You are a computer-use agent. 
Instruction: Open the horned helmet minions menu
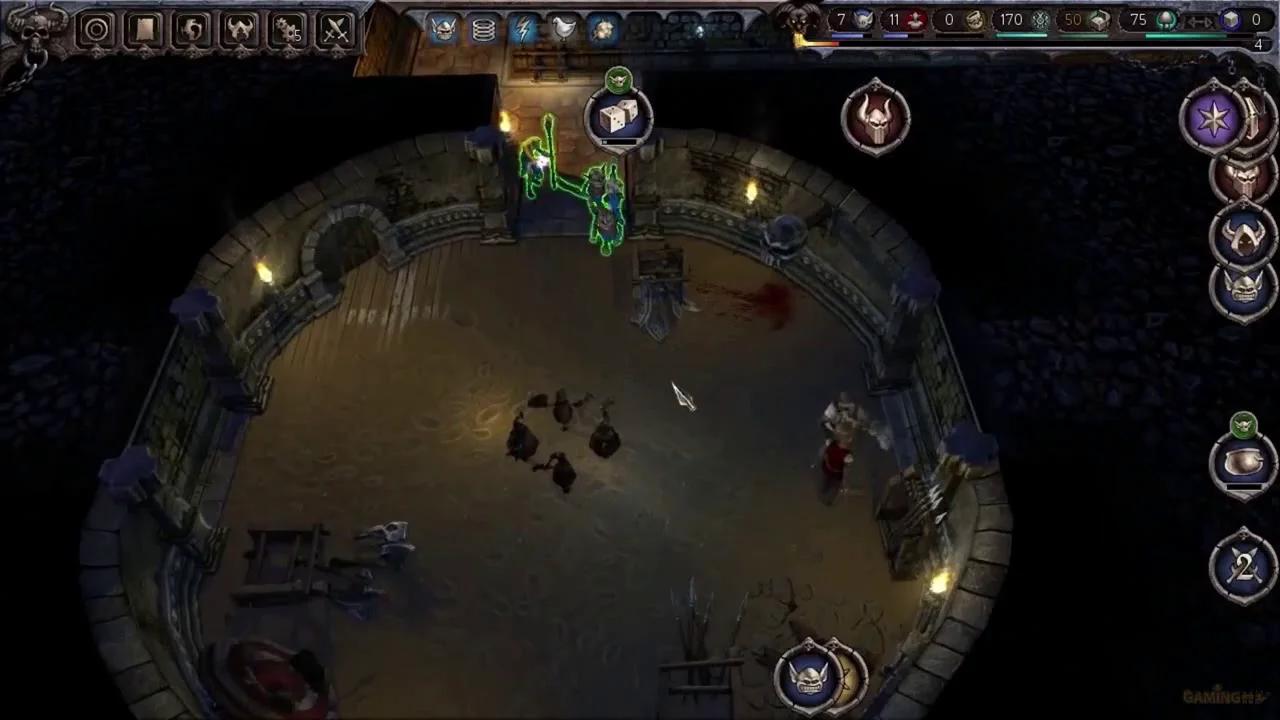[x=240, y=30]
